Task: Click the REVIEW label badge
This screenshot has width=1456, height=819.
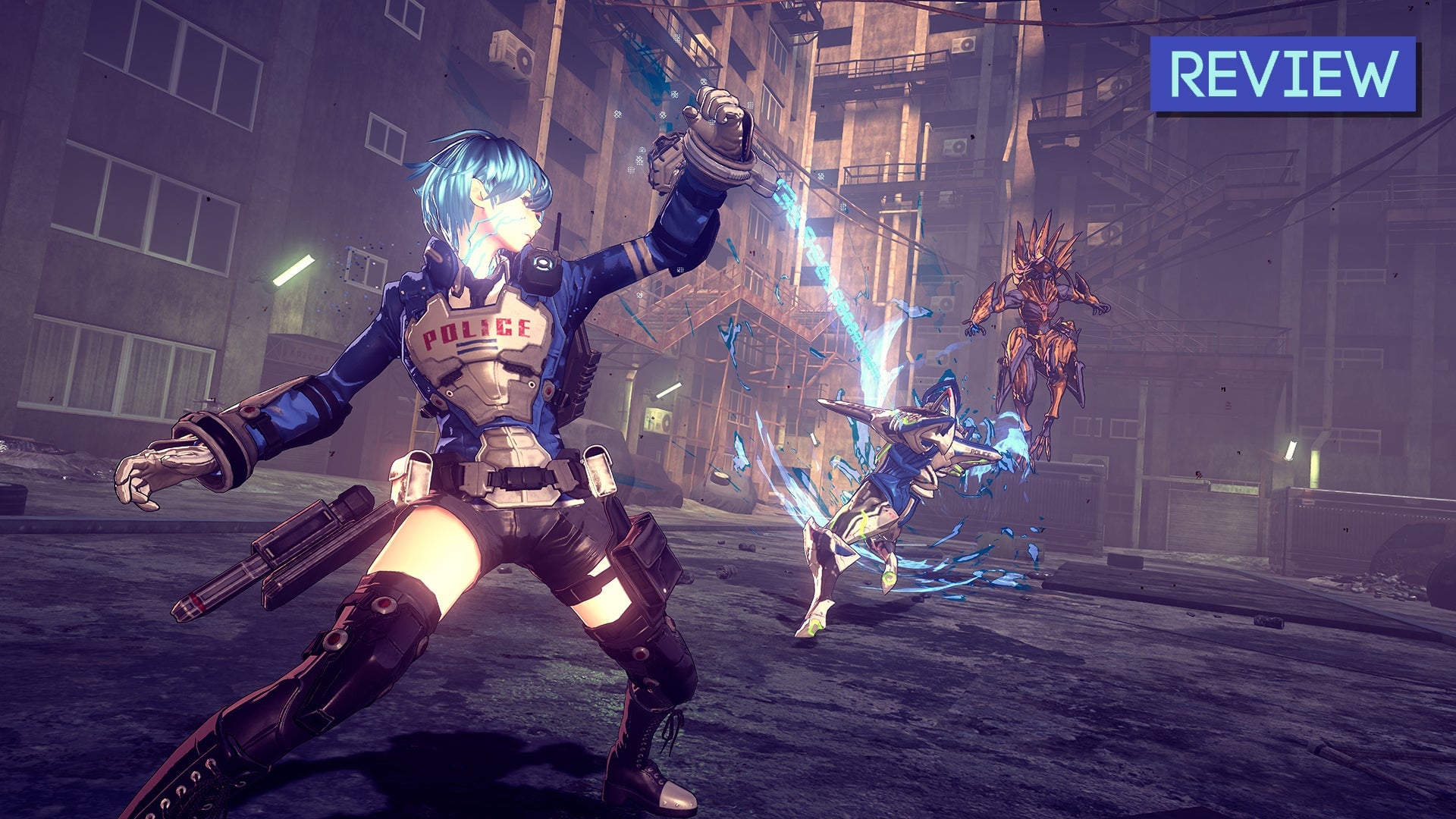Action: (x=1283, y=74)
